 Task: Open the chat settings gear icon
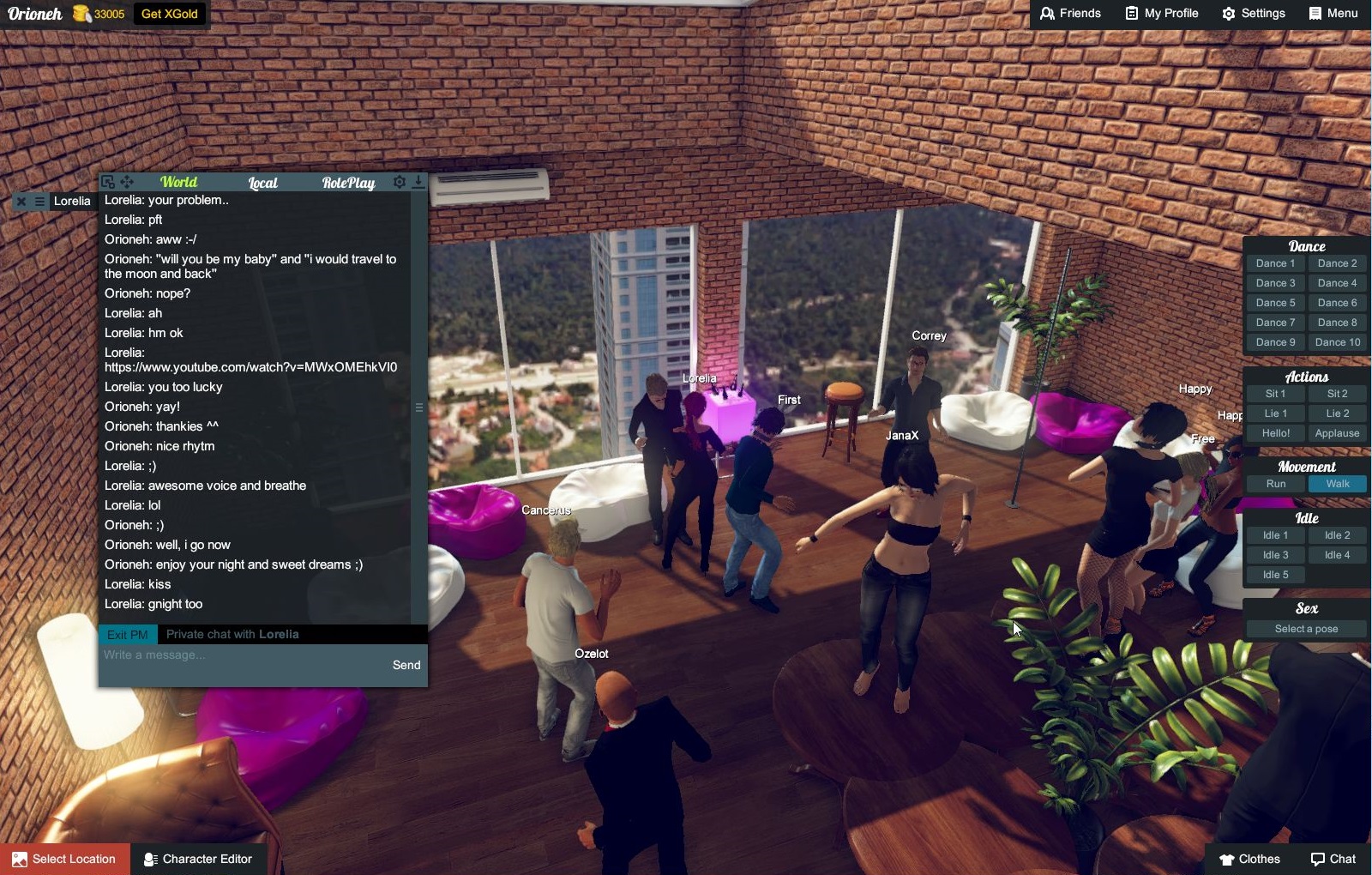point(399,182)
